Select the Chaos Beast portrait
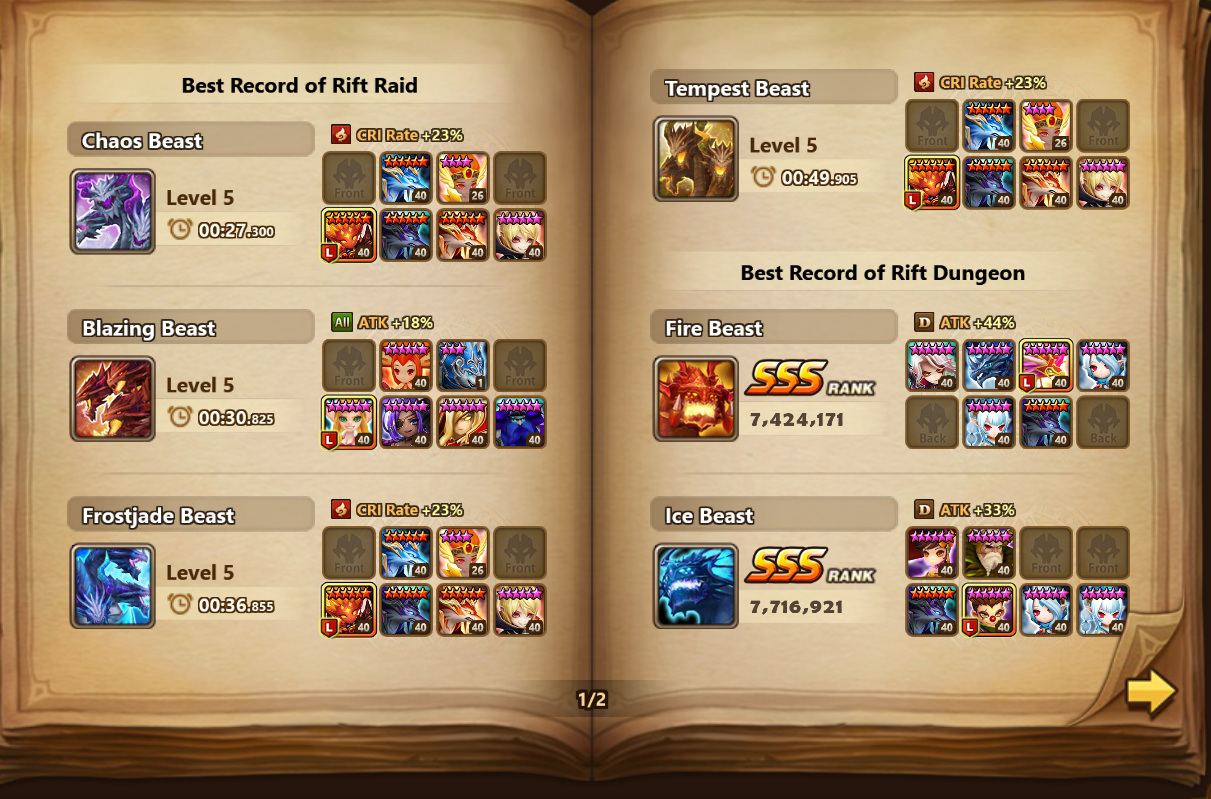Image resolution: width=1211 pixels, height=799 pixels. coord(113,211)
